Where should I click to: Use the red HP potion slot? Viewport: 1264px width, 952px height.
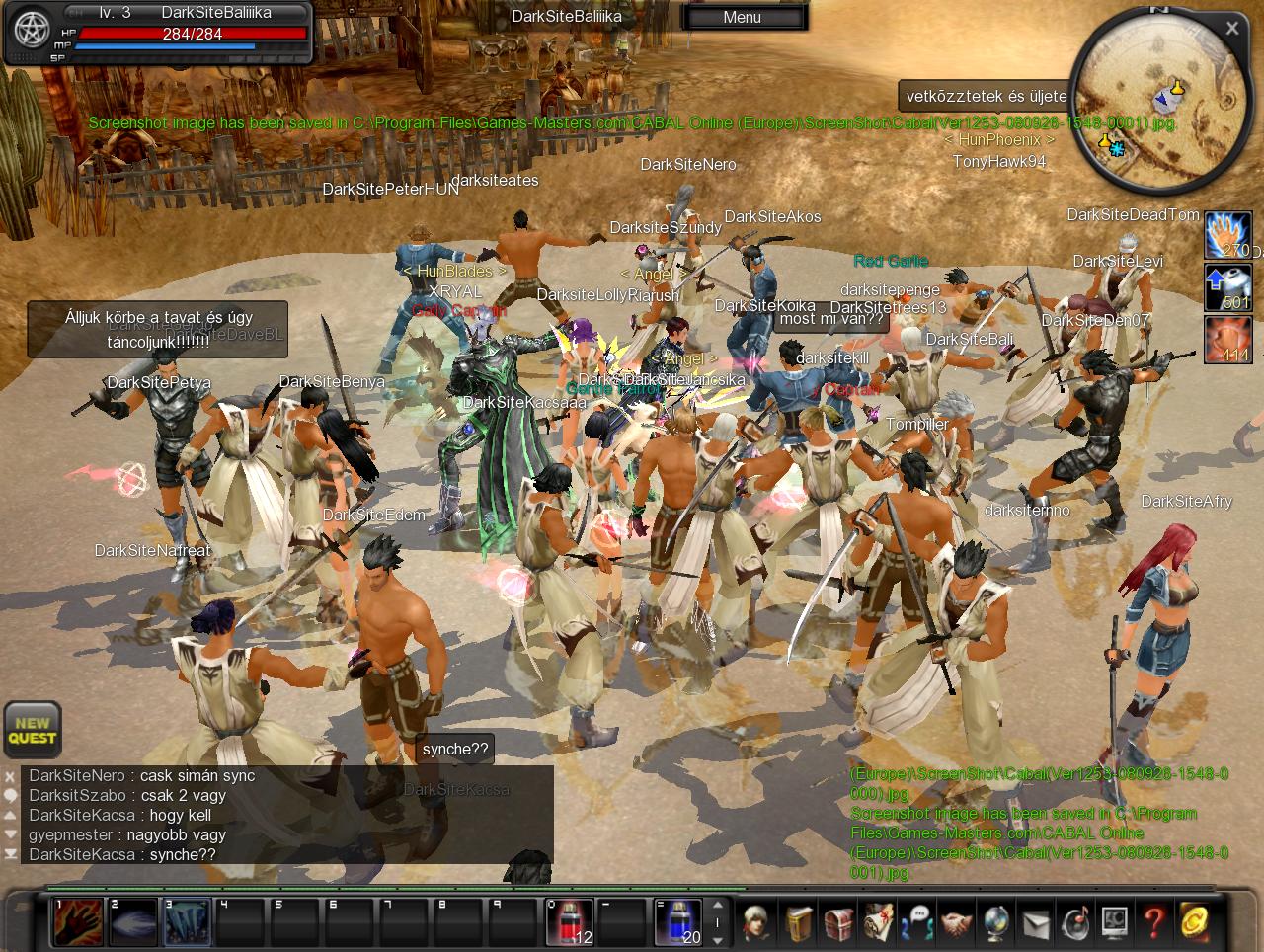pyautogui.click(x=569, y=922)
